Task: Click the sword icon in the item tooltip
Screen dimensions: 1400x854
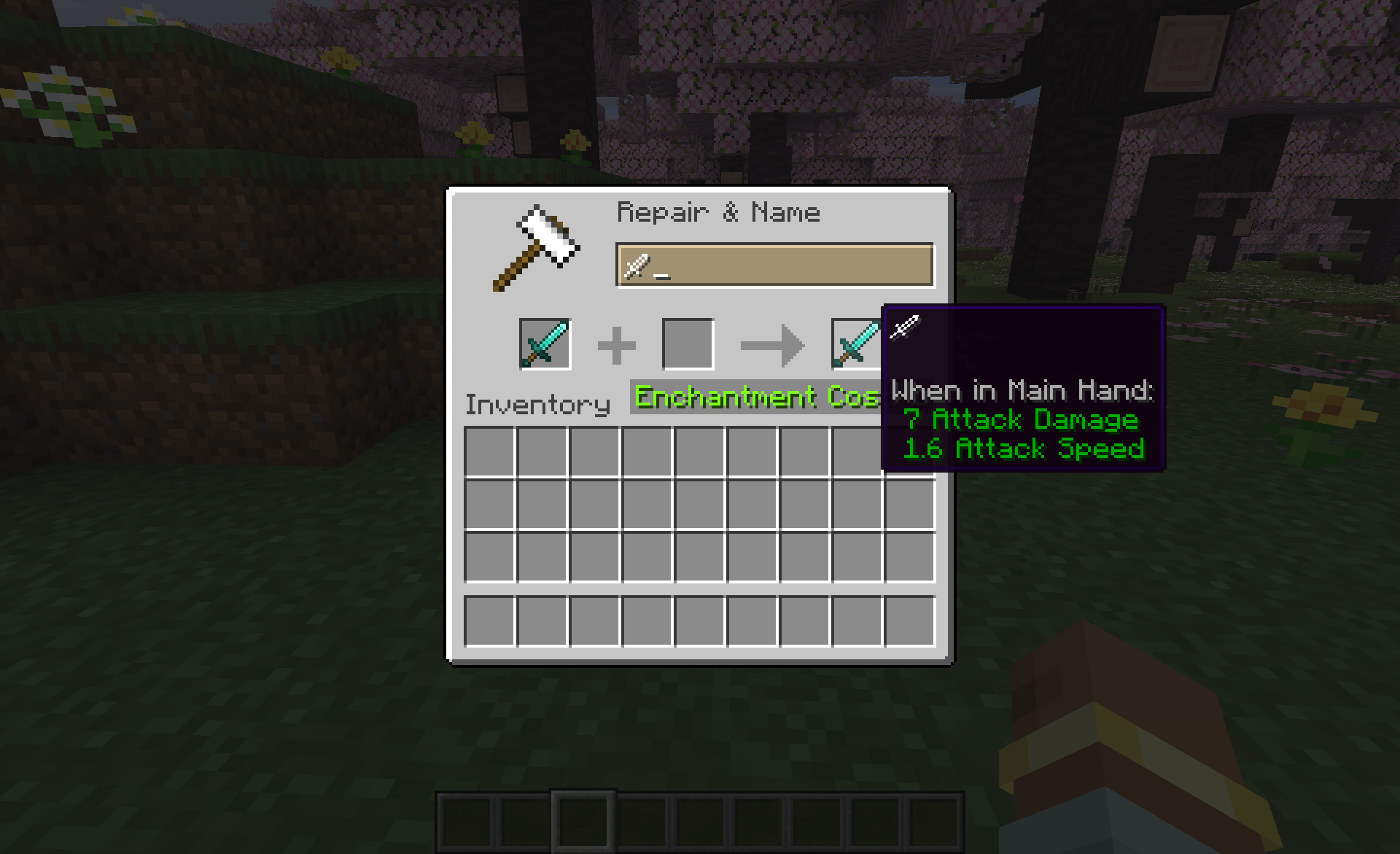Action: coord(906,328)
